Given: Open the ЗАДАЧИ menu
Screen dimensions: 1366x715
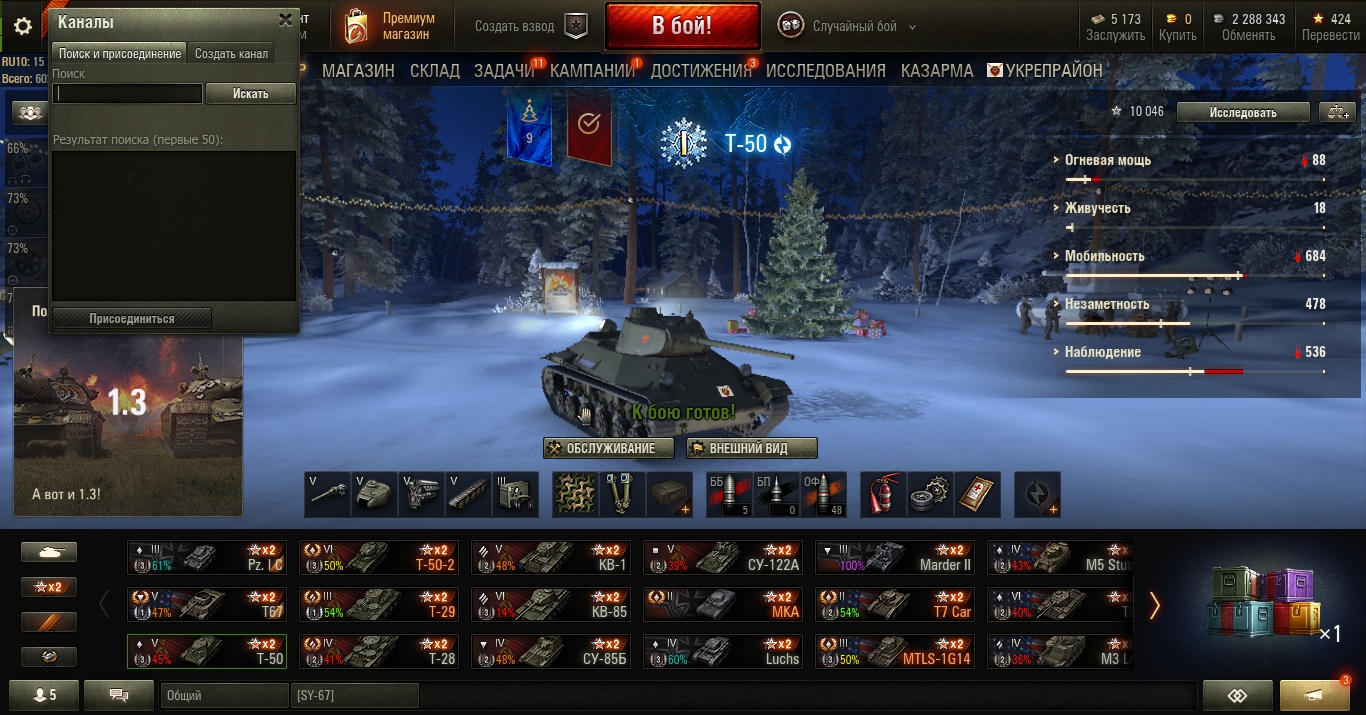Looking at the screenshot, I should [504, 71].
